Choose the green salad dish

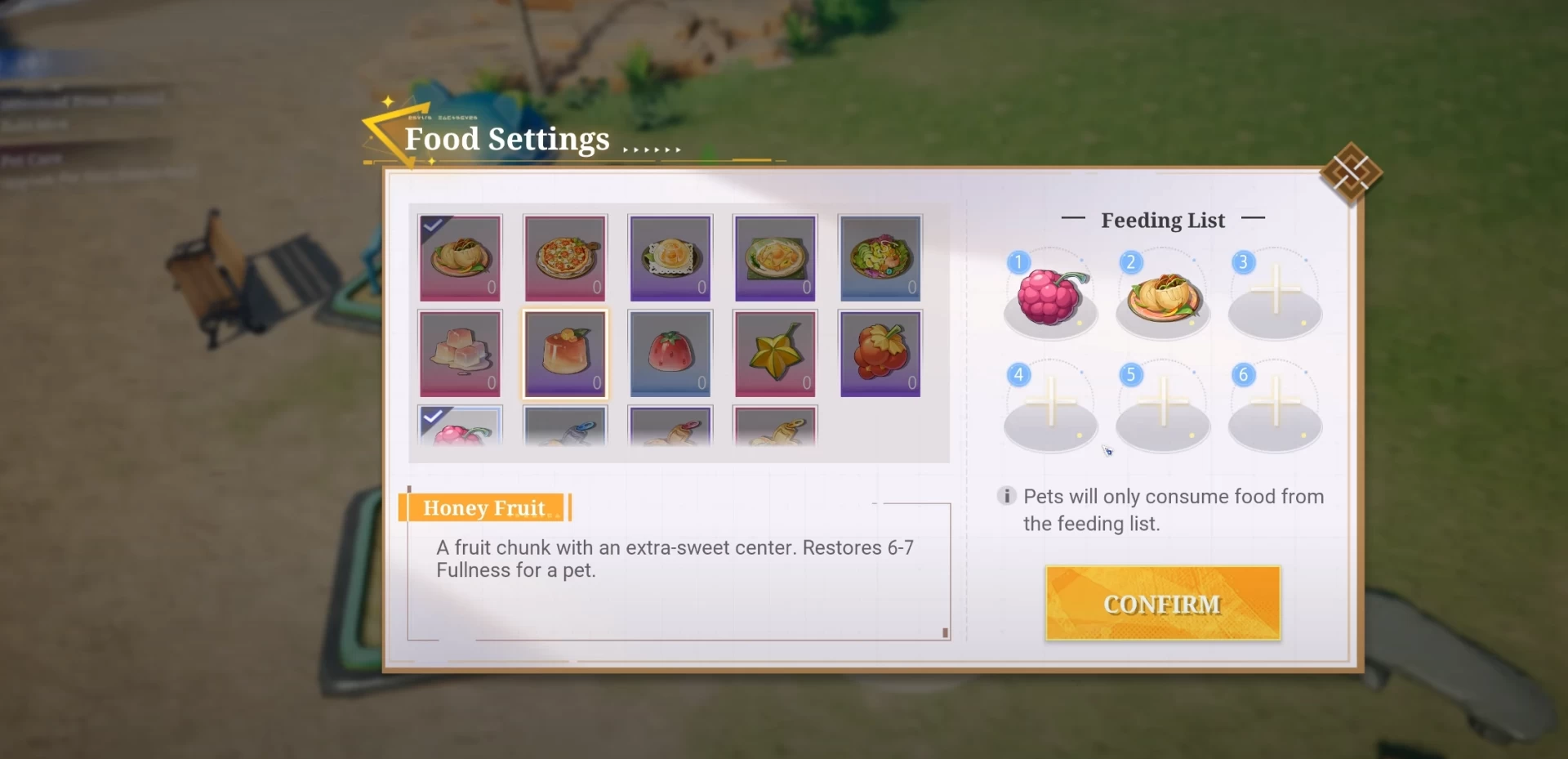coord(880,258)
